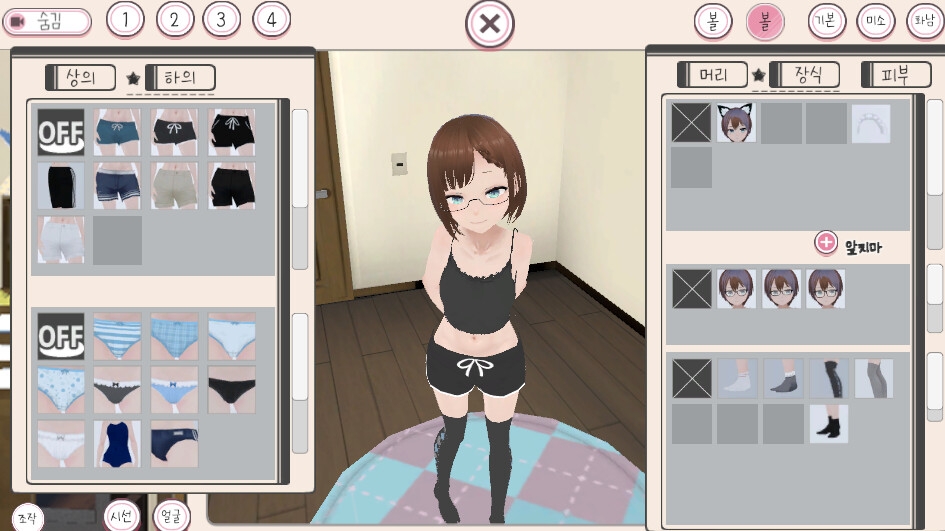This screenshot has height=531, width=945.
Task: Select preset number 1
Action: [x=124, y=19]
